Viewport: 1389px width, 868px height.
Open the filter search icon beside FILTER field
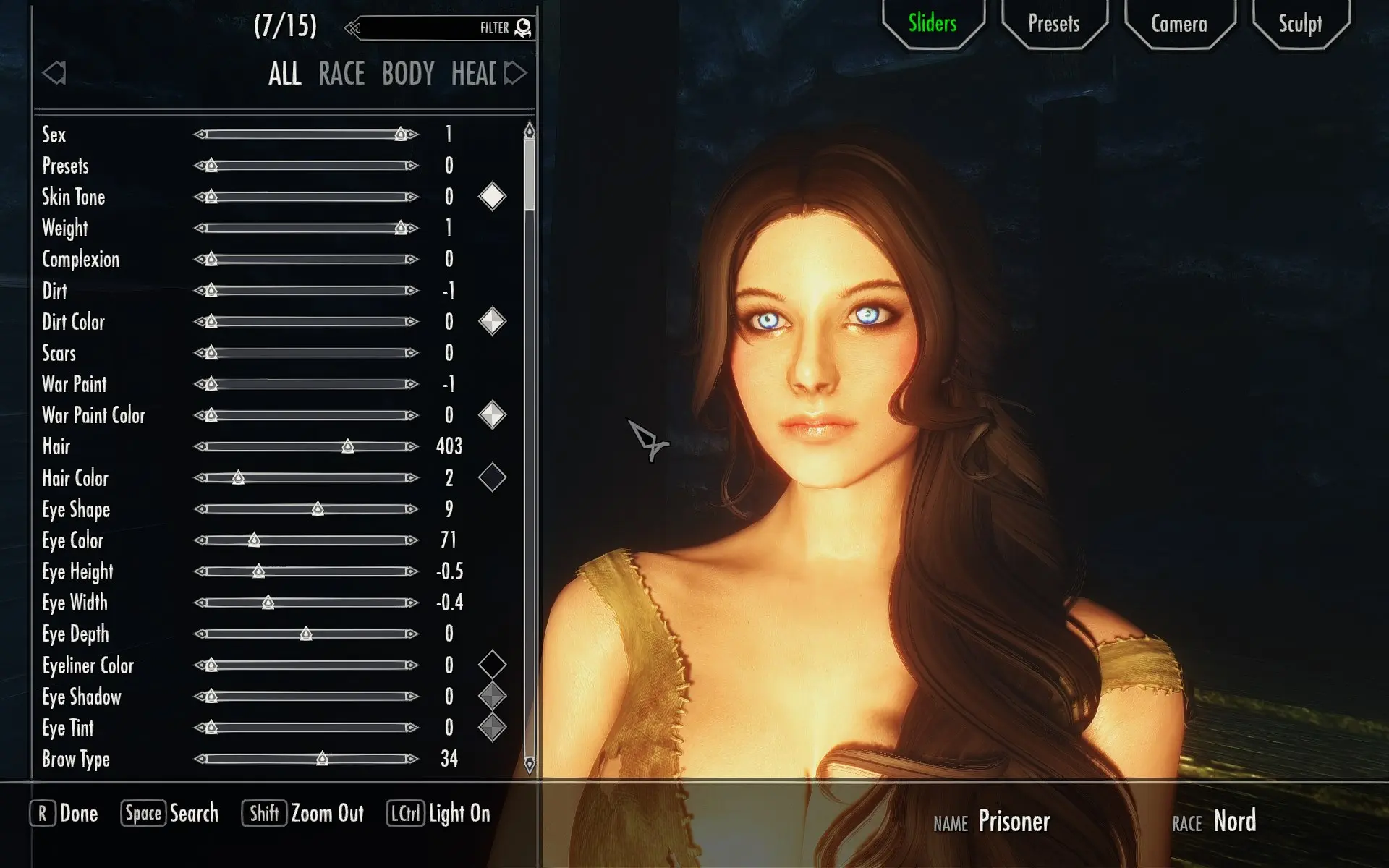click(524, 27)
